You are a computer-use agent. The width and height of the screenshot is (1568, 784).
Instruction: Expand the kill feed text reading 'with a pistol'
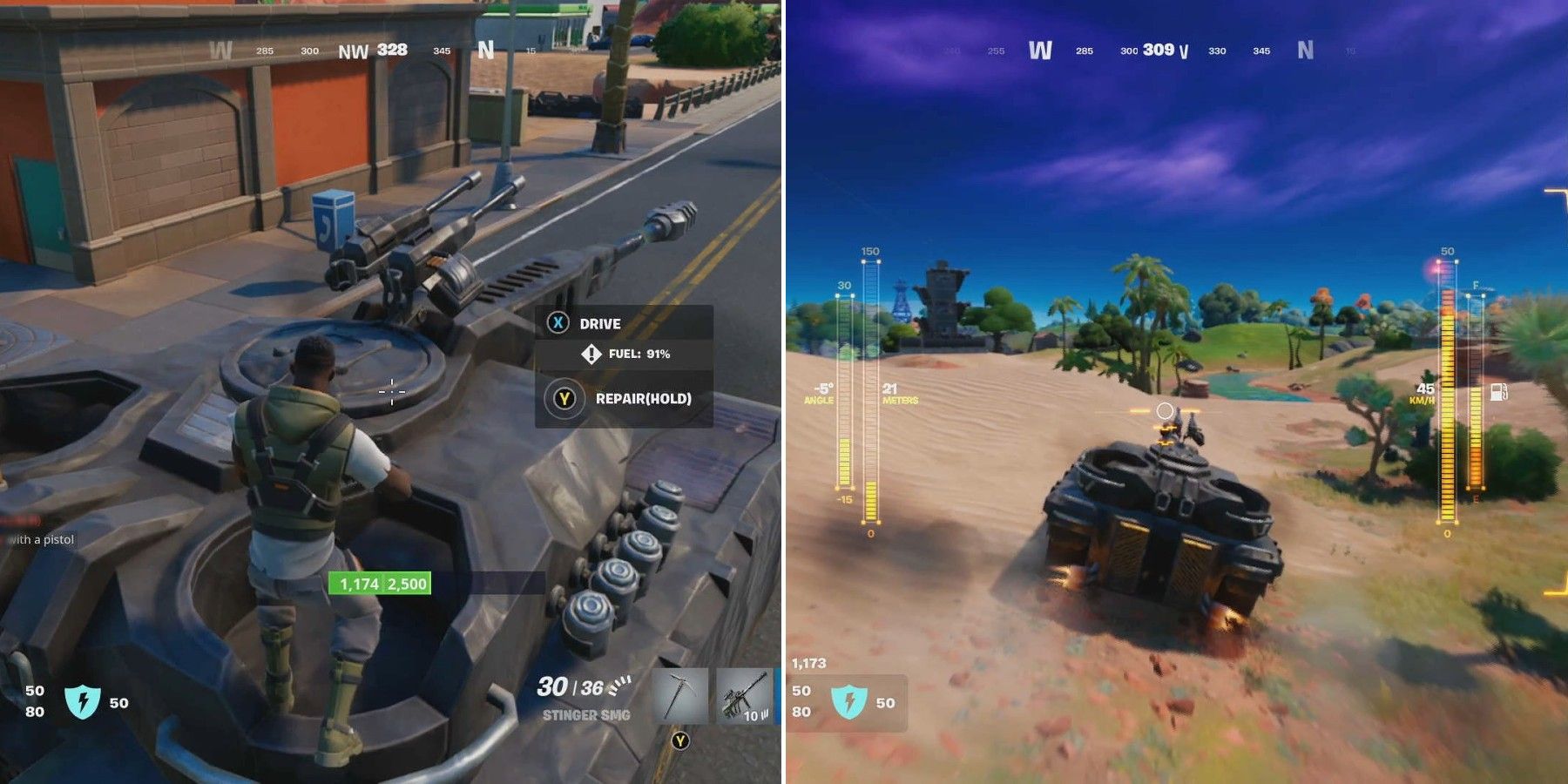click(41, 541)
